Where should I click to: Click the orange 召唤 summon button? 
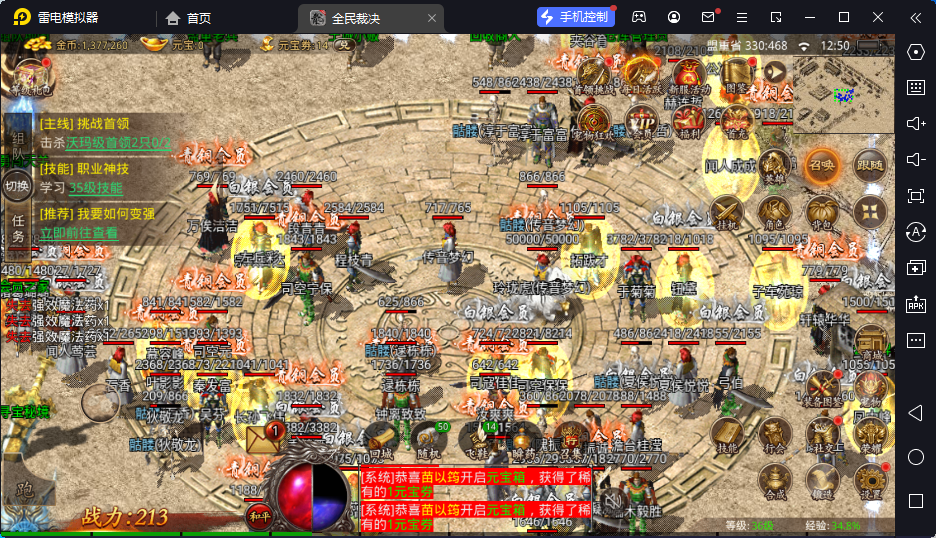coord(822,165)
